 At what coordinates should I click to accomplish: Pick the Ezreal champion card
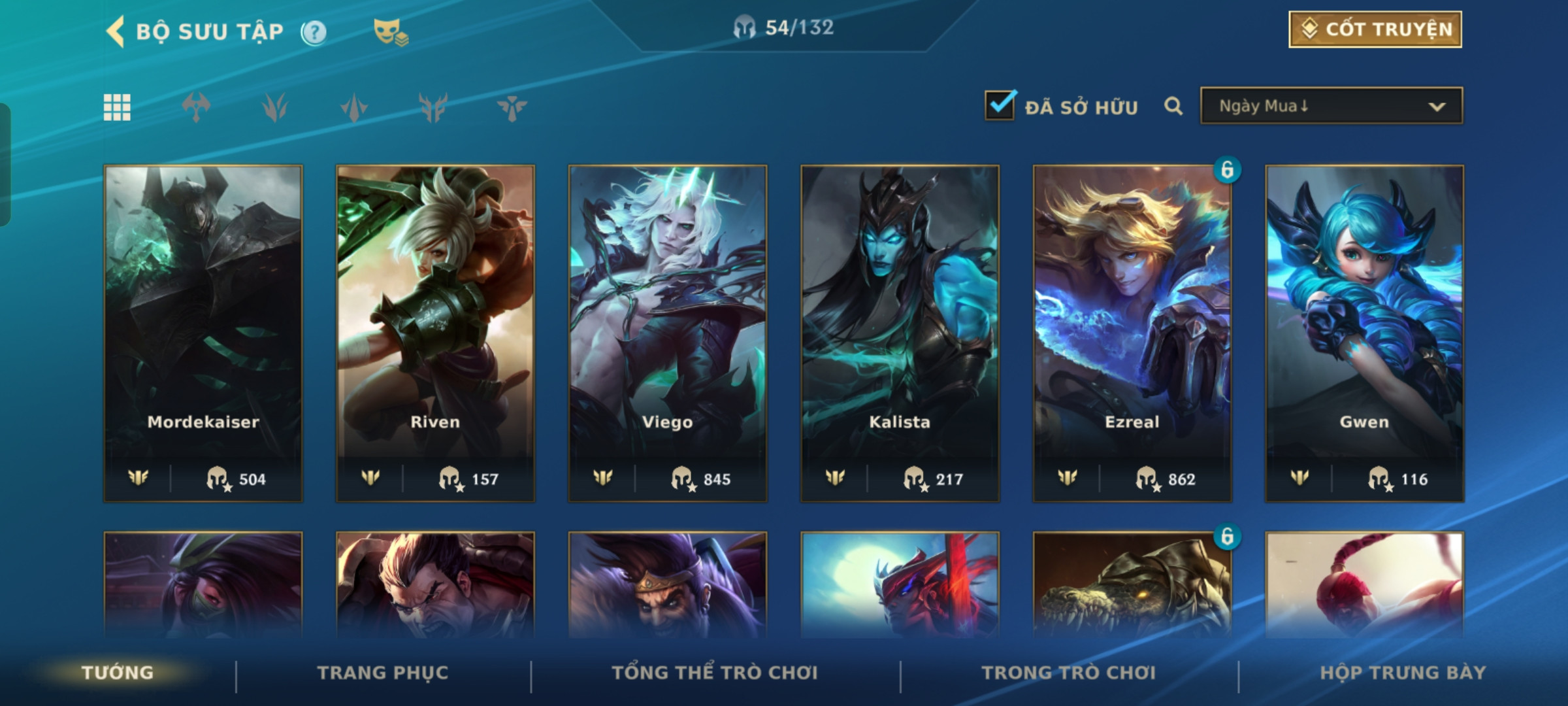(1132, 333)
